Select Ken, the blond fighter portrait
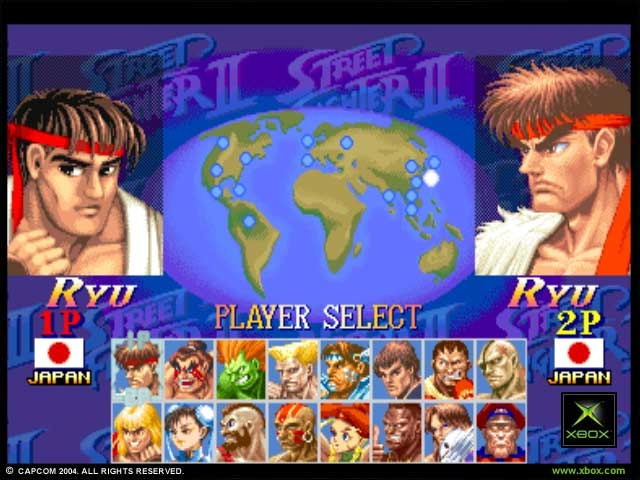This screenshot has width=640, height=480. pyautogui.click(x=137, y=431)
